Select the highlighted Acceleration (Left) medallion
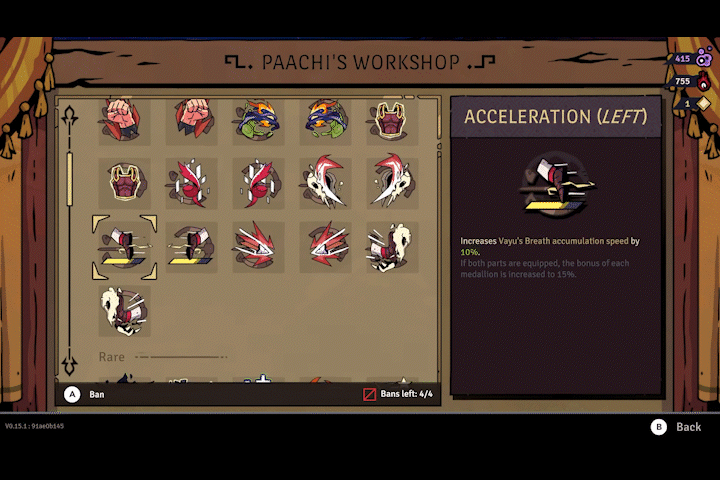 pos(124,247)
